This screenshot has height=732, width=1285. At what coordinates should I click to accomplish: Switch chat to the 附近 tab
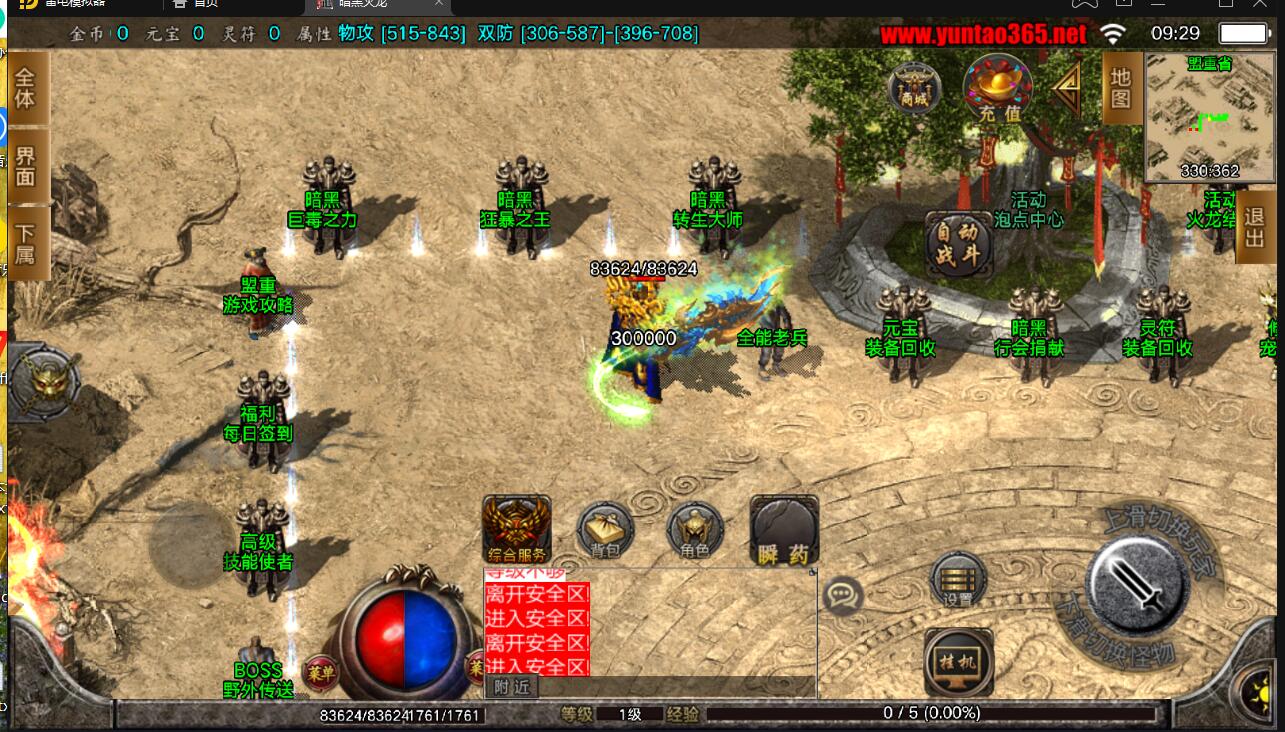click(512, 687)
